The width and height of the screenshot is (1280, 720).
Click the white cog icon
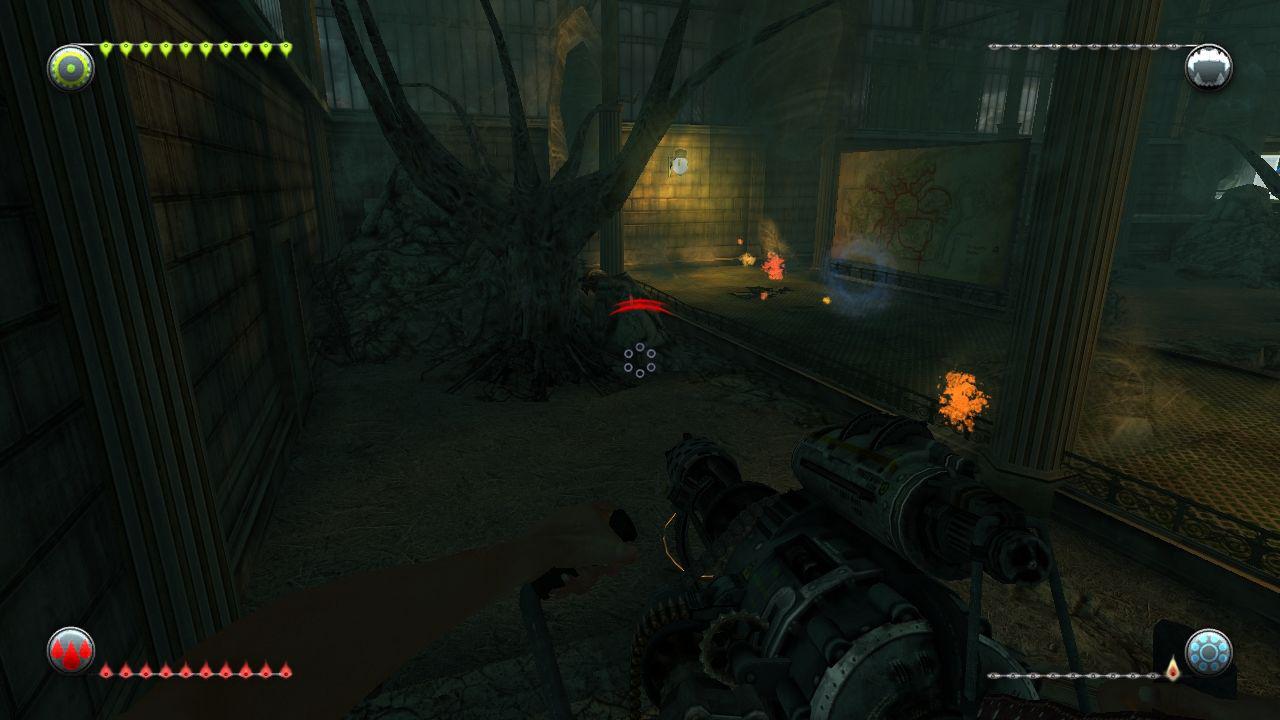point(1208,68)
